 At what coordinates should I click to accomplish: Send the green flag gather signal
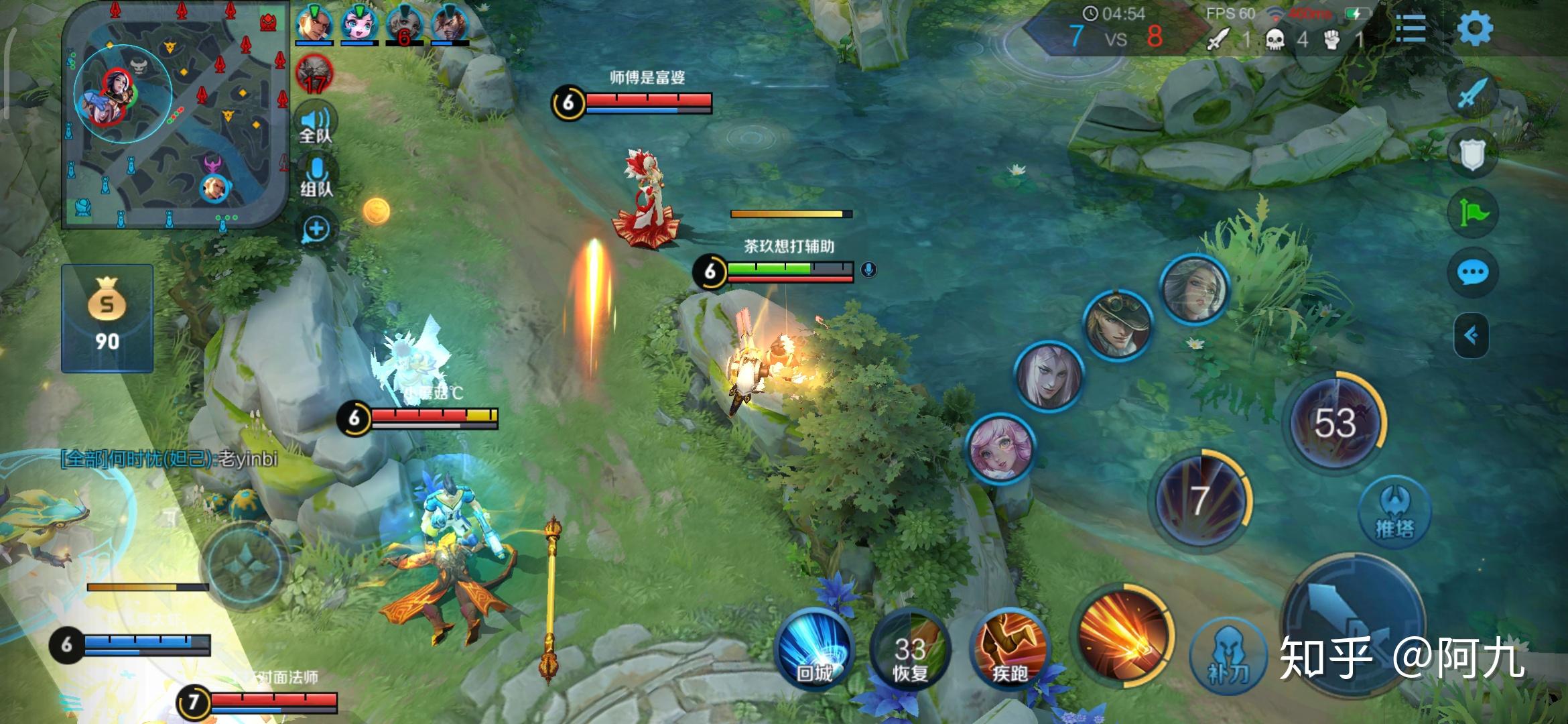(1472, 213)
